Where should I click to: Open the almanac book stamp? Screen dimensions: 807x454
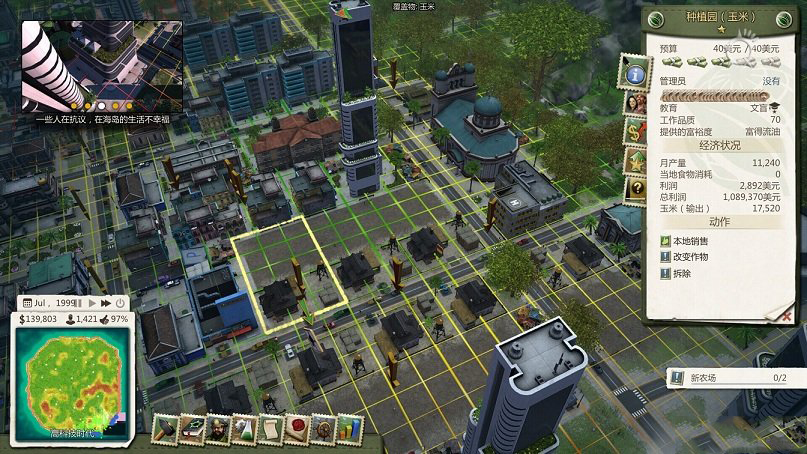190,430
